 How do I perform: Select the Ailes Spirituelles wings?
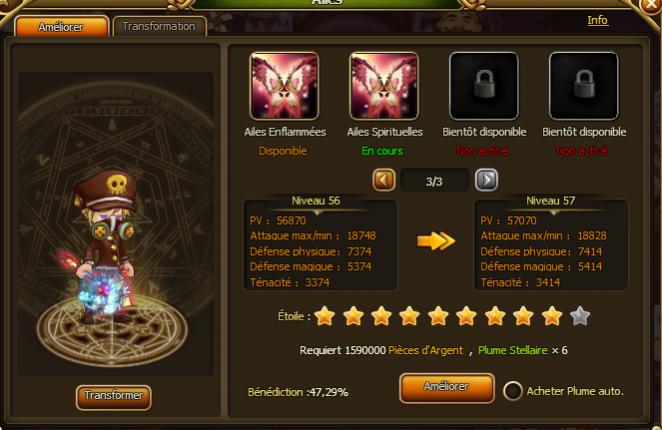coord(384,86)
